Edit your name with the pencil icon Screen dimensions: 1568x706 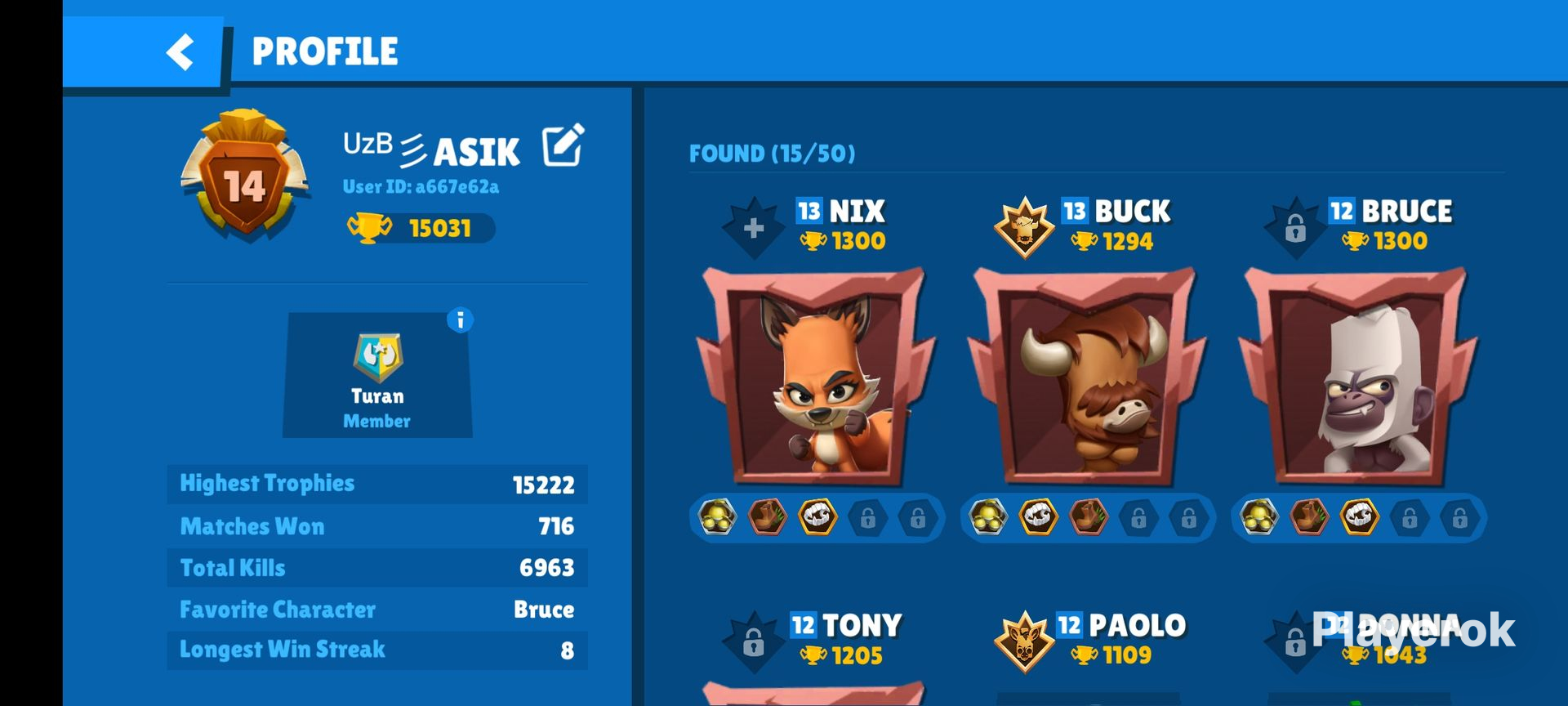(562, 145)
